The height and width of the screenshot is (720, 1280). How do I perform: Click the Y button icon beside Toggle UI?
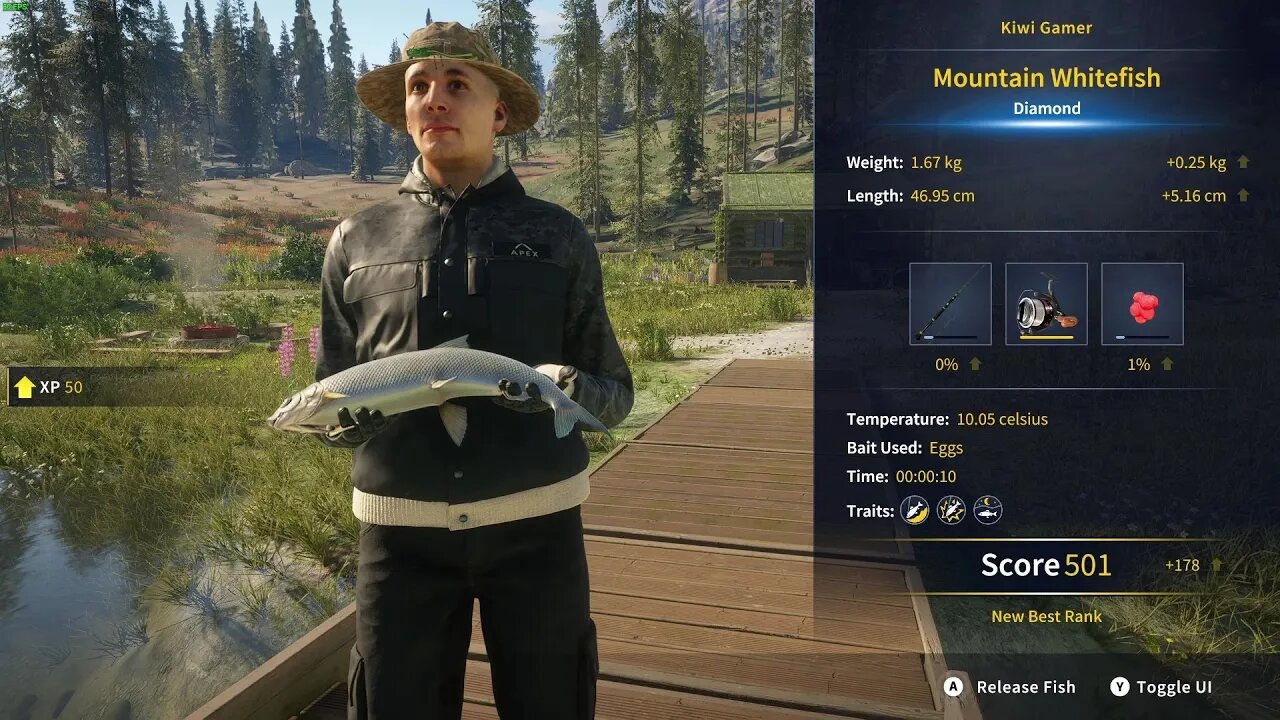click(1119, 687)
